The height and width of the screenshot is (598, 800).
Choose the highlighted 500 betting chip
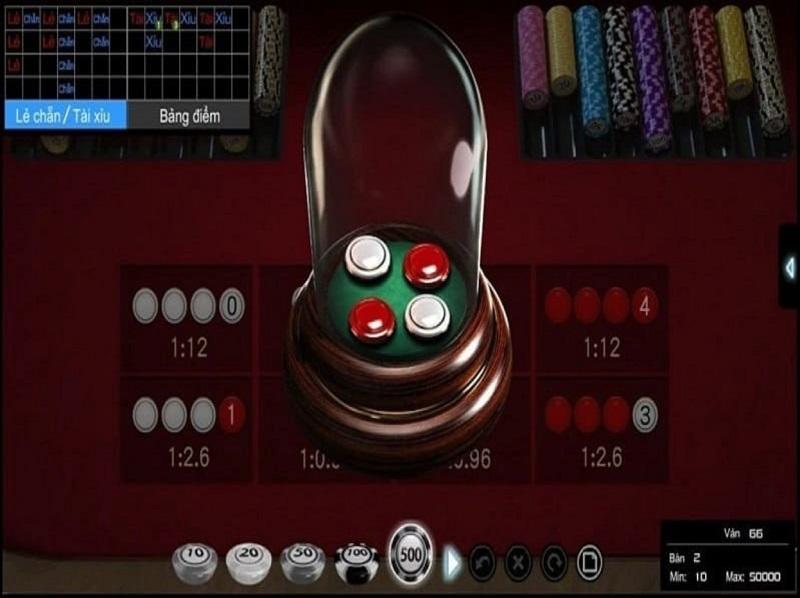click(x=411, y=553)
